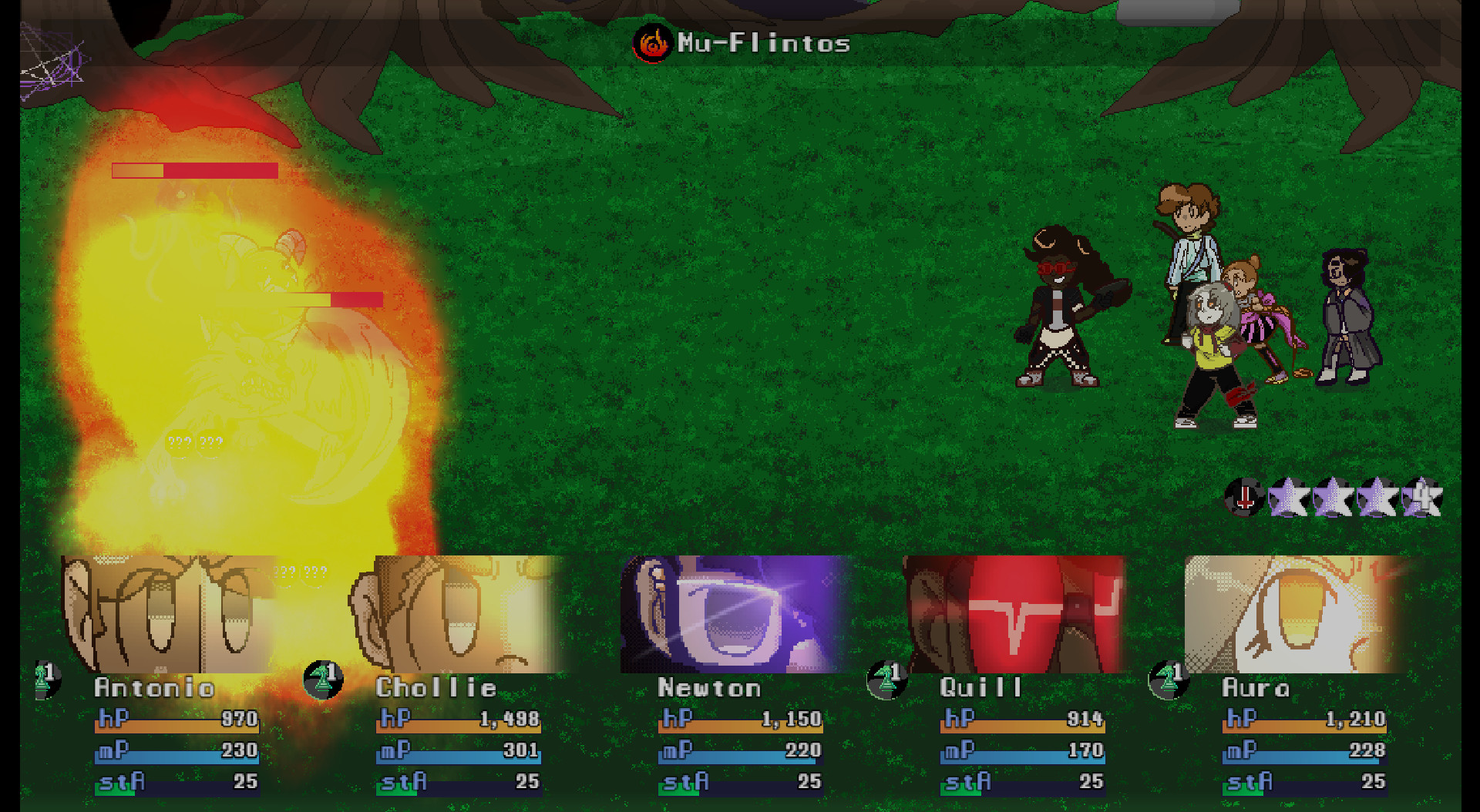Viewport: 1480px width, 812px height.
Task: Toggle the second purple star rating
Action: point(1330,497)
